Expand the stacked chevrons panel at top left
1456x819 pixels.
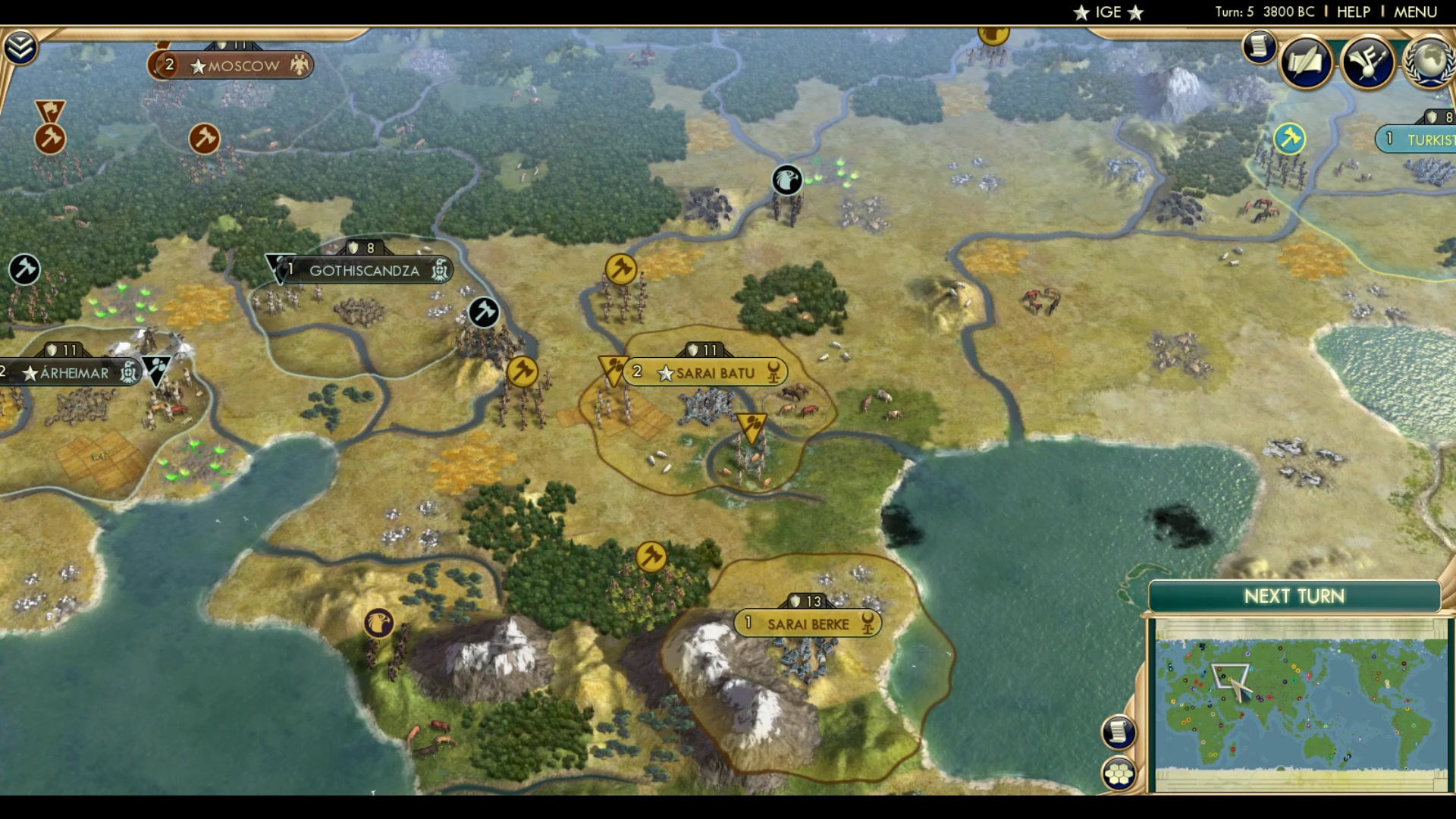[x=22, y=45]
